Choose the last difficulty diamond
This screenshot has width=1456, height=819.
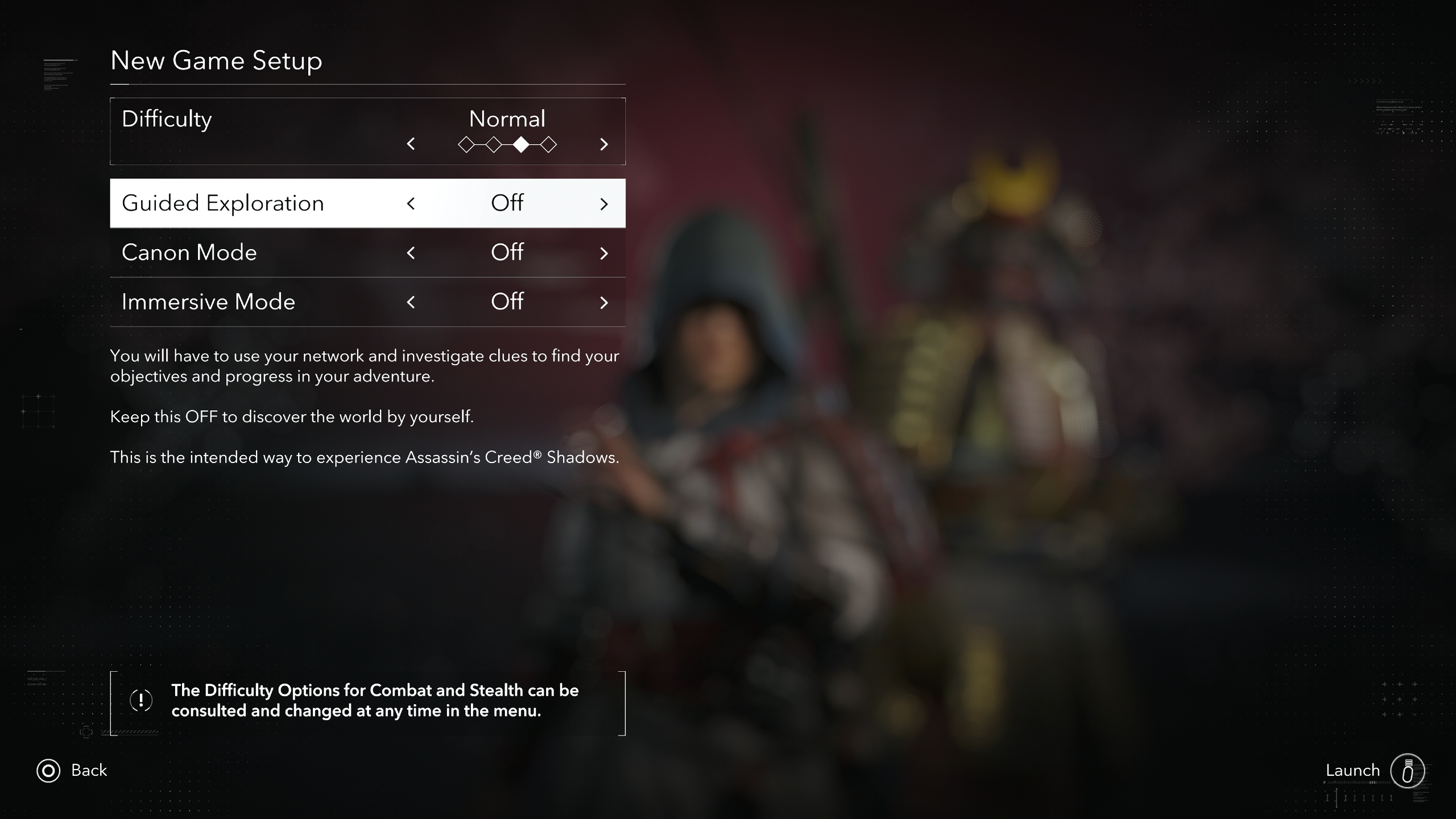point(548,145)
